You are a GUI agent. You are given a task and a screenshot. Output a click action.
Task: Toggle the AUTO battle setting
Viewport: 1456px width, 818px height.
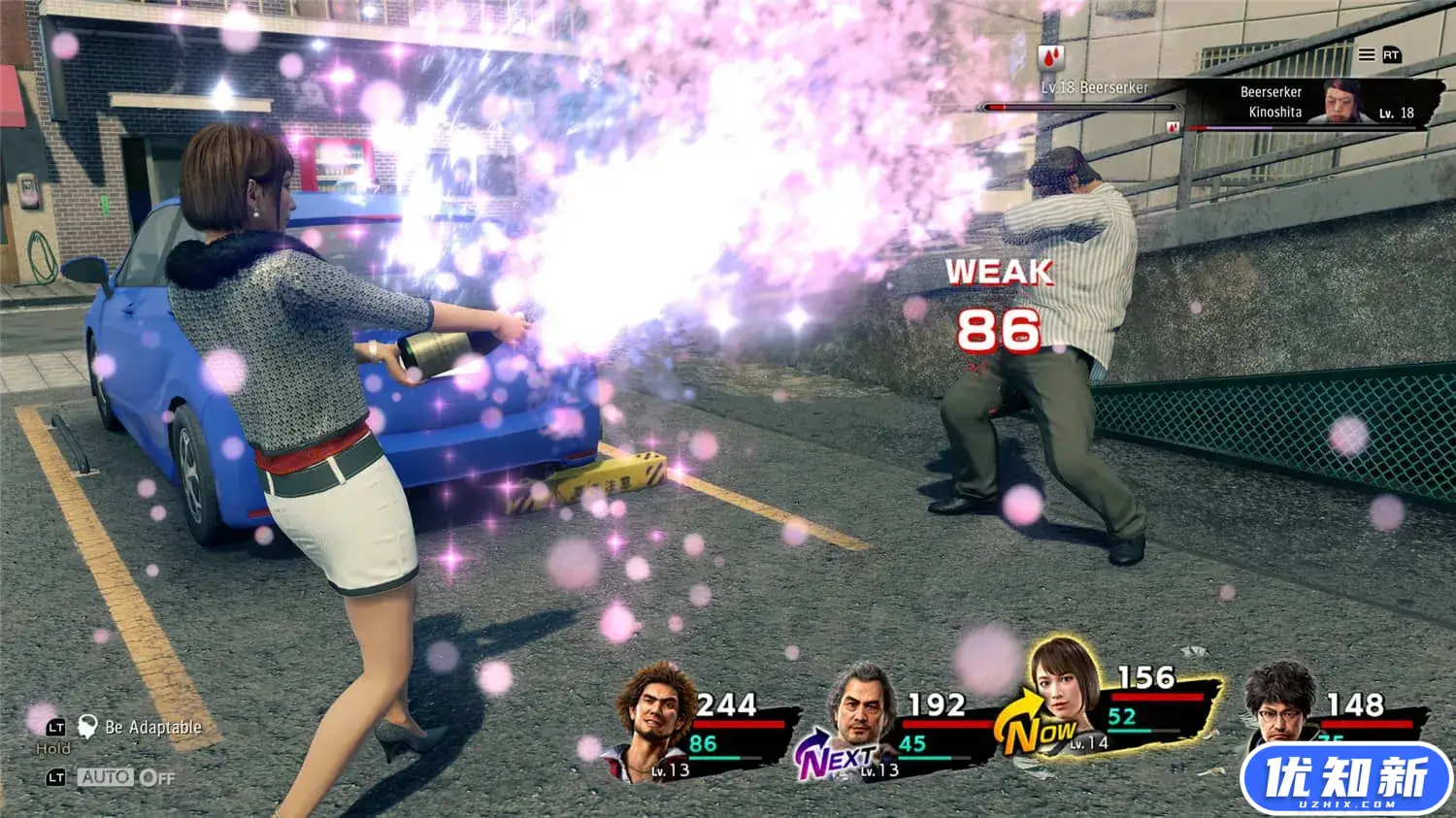105,777
